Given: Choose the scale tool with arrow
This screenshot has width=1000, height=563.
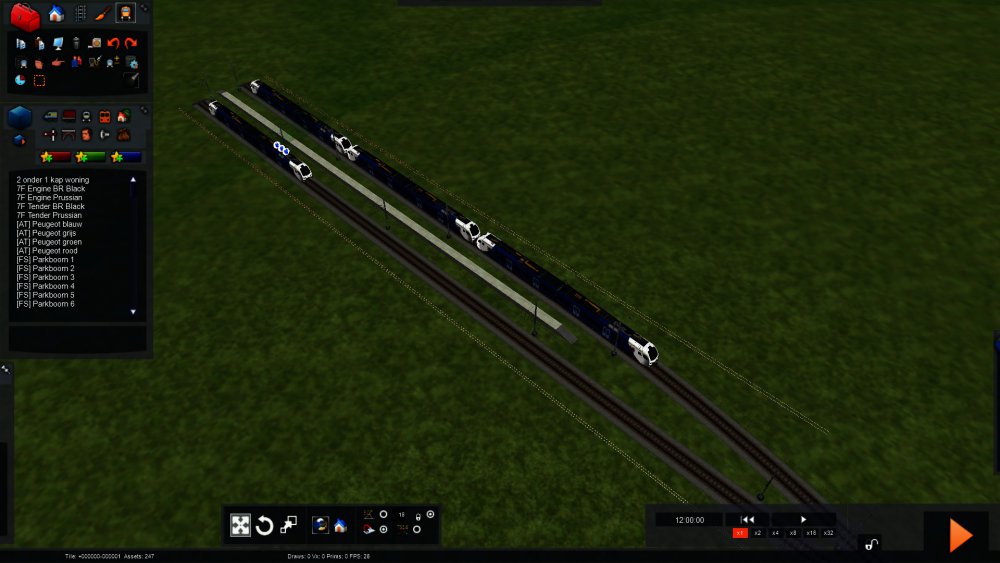Looking at the screenshot, I should coord(289,524).
